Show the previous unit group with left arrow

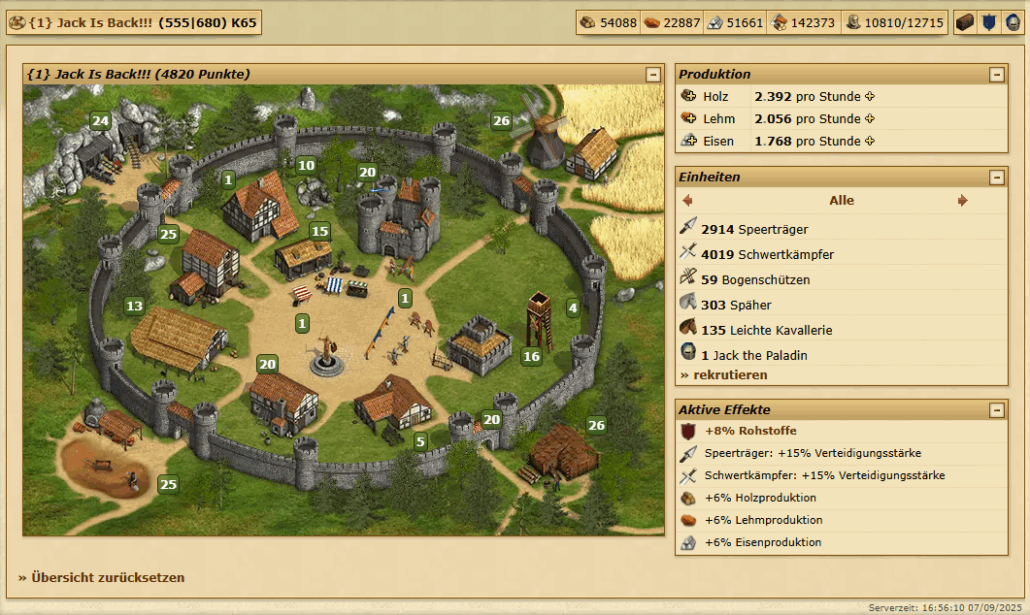tap(687, 201)
